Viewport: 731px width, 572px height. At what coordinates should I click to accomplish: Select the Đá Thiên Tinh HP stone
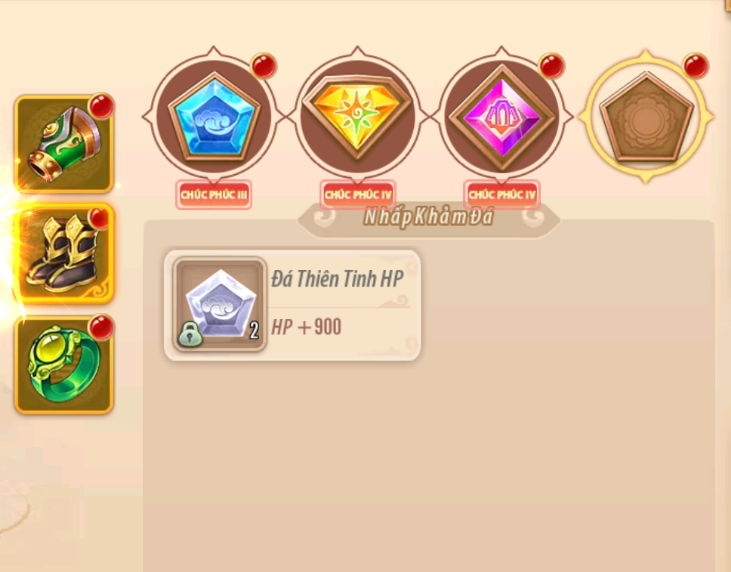[x=292, y=305]
